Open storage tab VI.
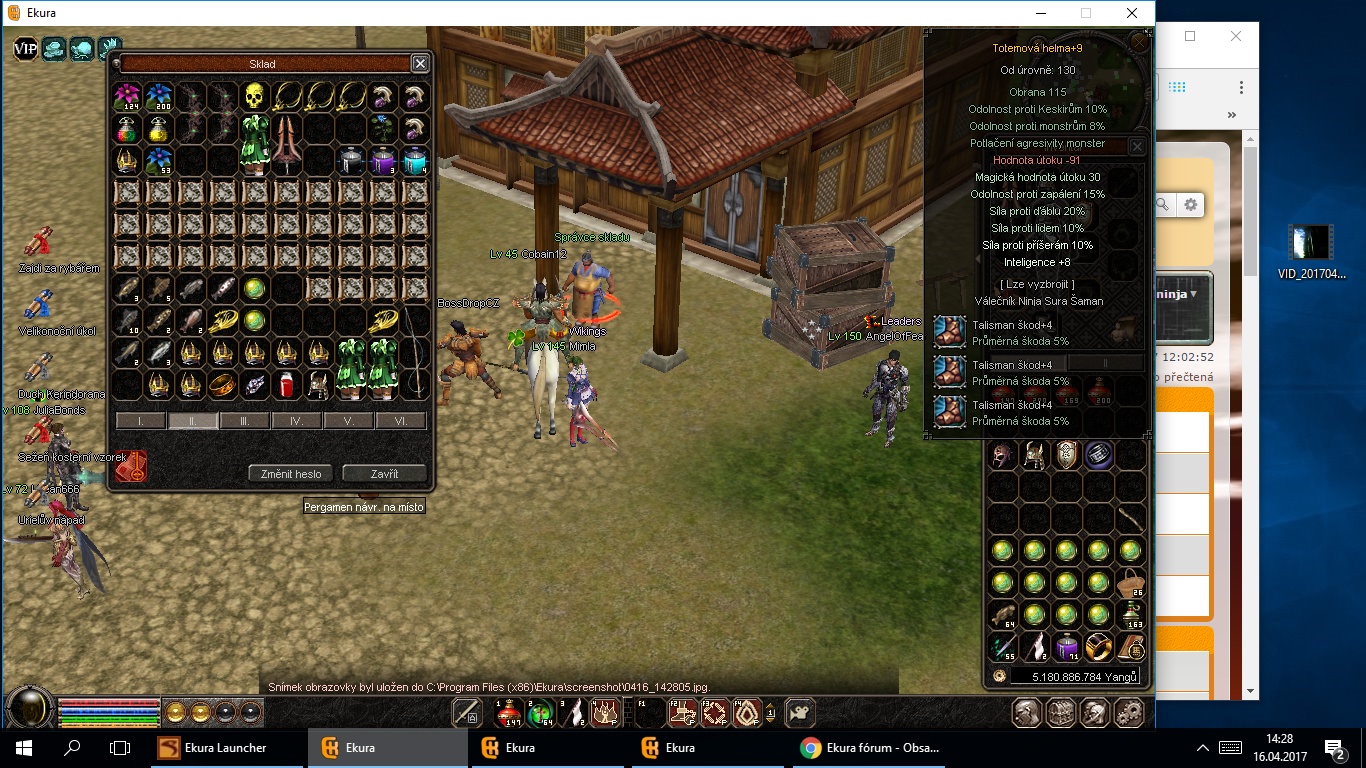Image resolution: width=1366 pixels, height=768 pixels. coord(401,421)
